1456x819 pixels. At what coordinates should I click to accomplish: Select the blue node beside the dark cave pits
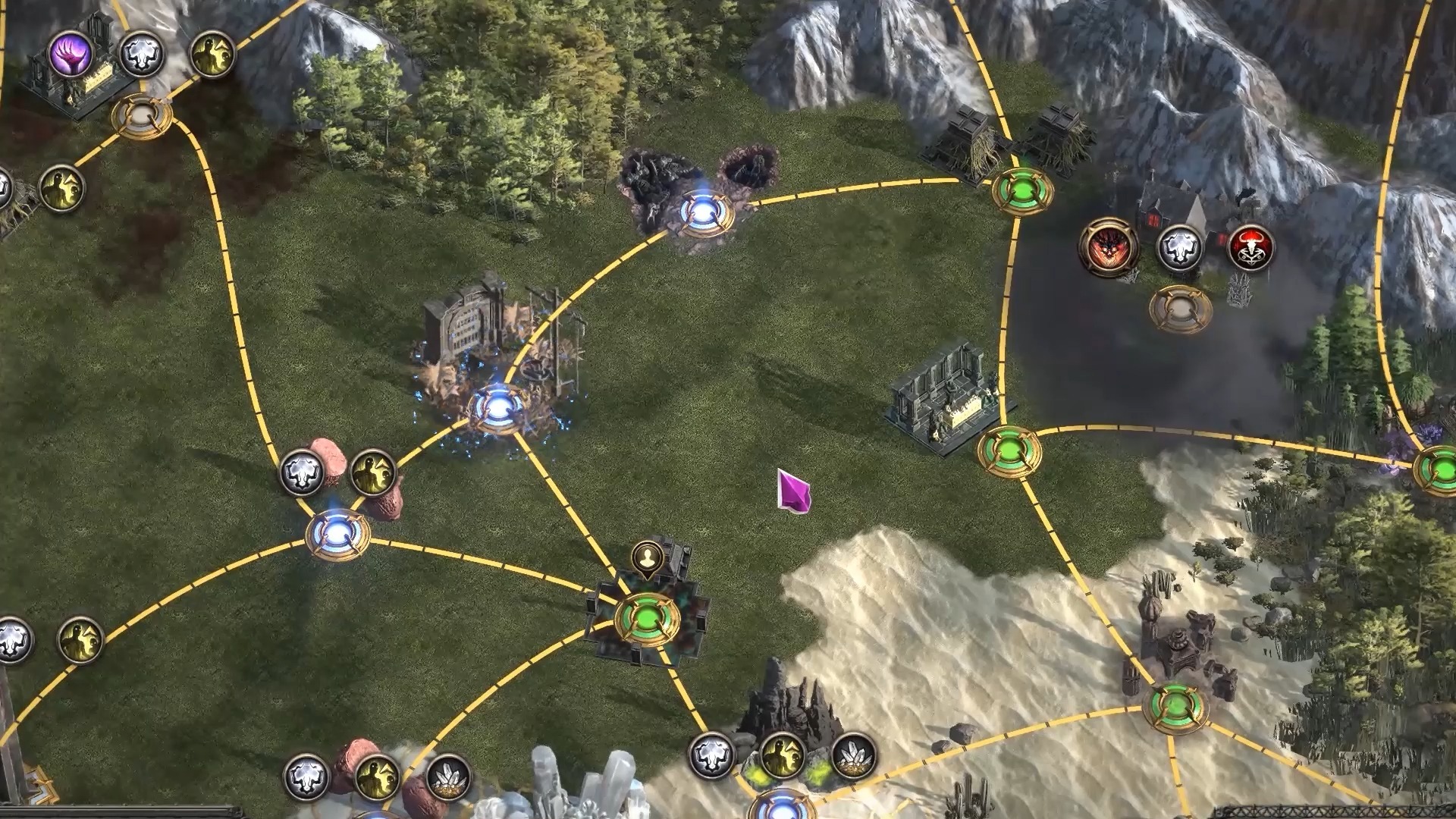[706, 212]
